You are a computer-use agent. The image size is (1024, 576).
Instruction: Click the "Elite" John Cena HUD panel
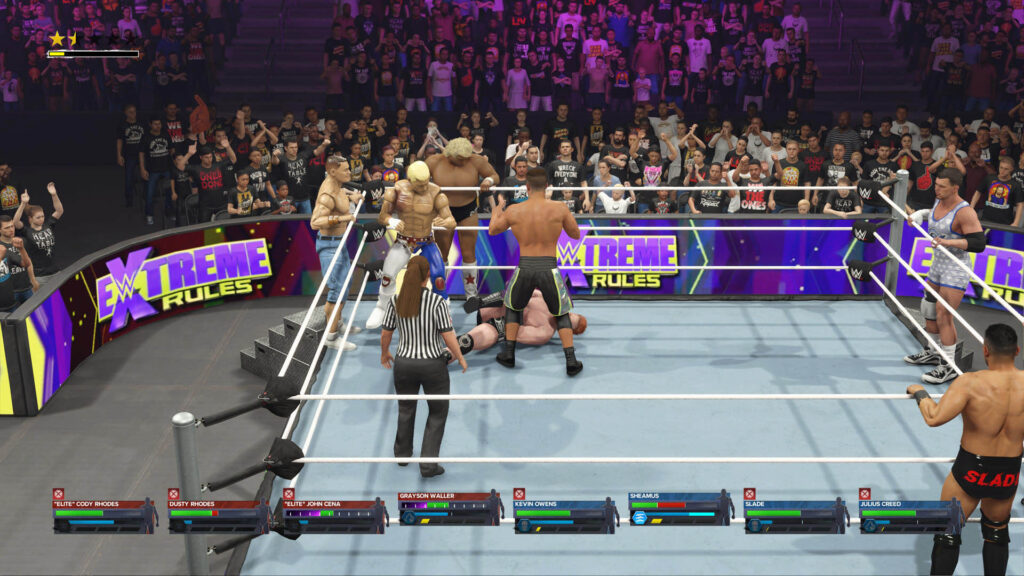(x=334, y=511)
